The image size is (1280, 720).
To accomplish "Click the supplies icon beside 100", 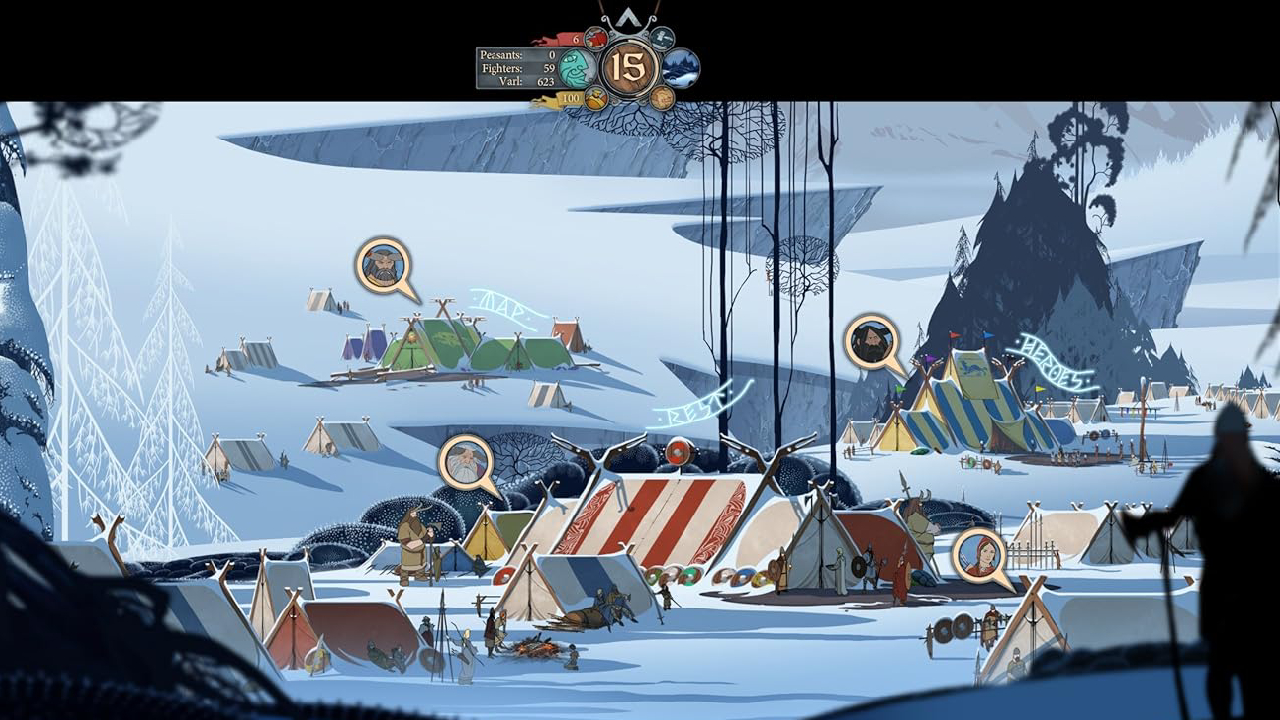I will point(596,98).
